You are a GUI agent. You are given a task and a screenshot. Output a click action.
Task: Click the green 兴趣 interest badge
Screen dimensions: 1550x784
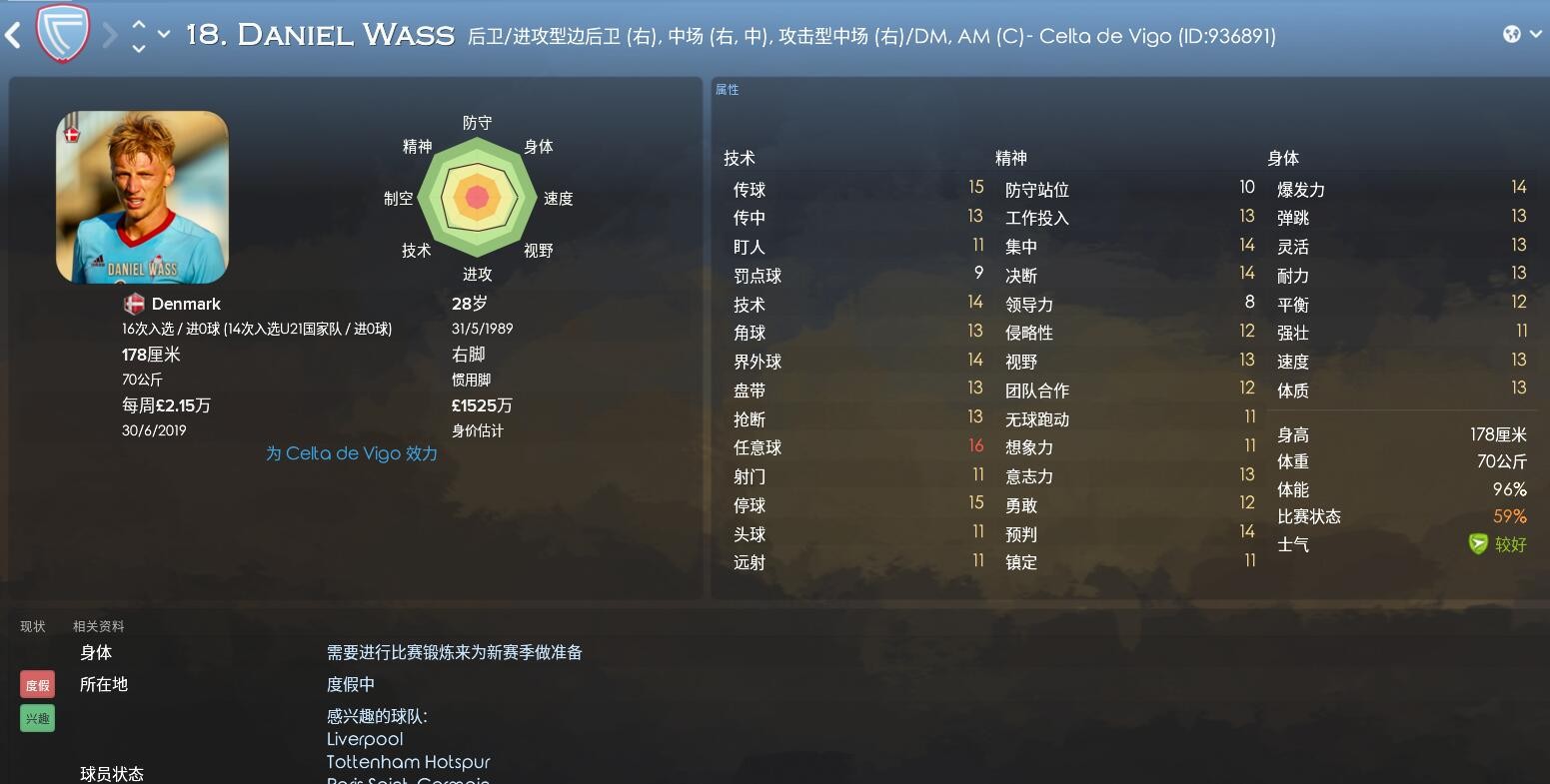pyautogui.click(x=37, y=717)
